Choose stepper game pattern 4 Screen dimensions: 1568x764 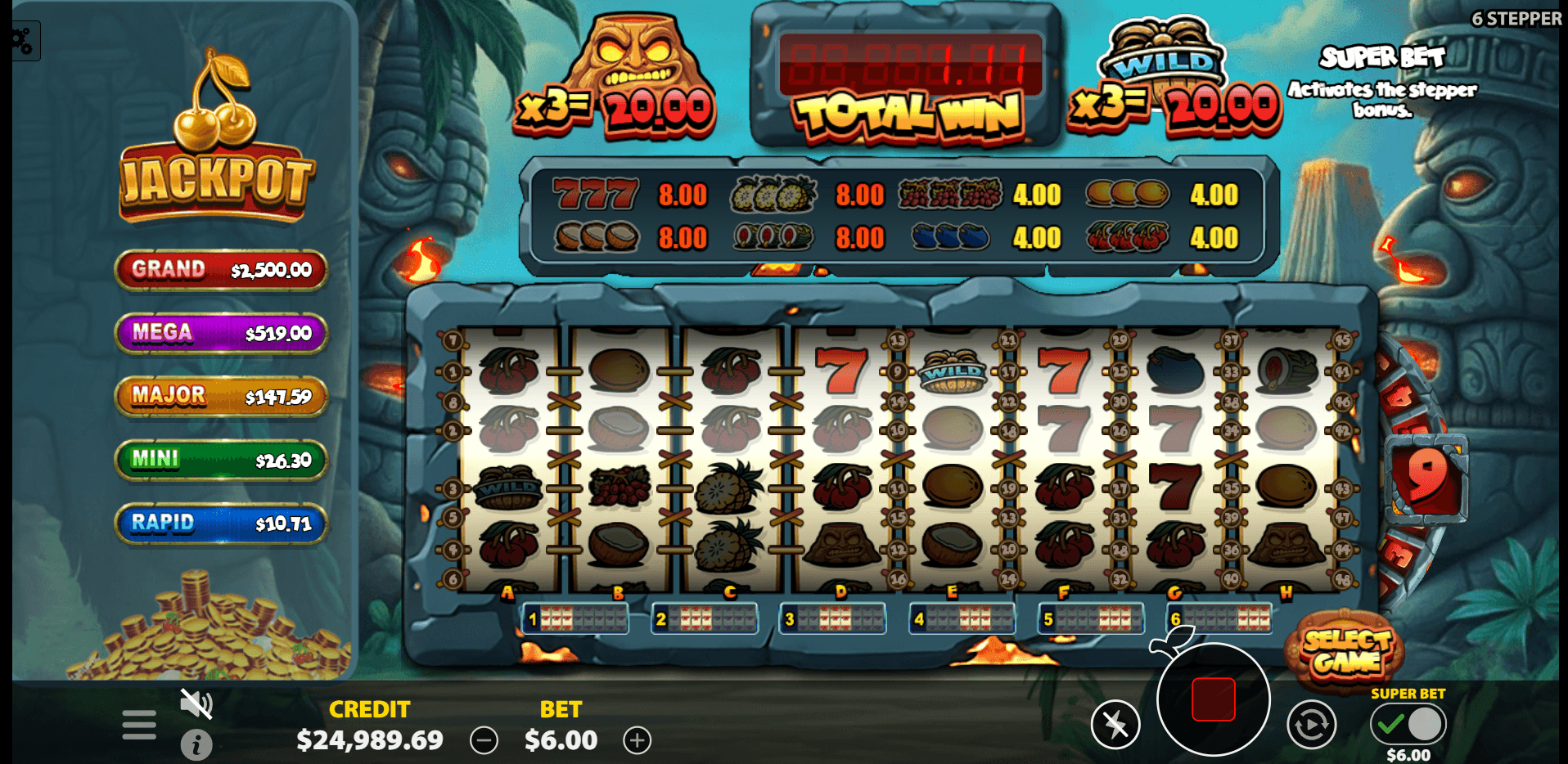pos(962,619)
